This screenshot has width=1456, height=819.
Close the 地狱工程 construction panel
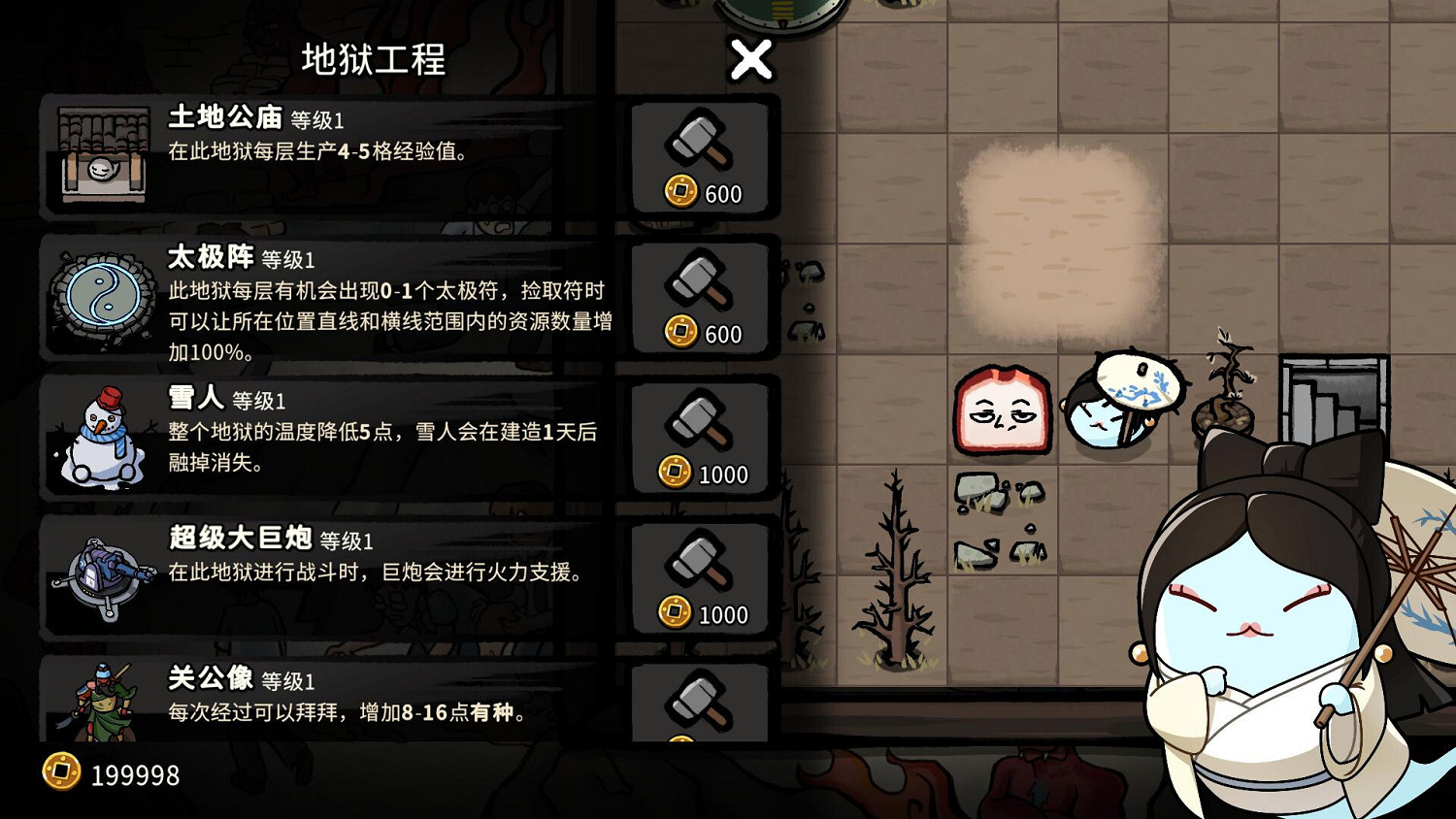[749, 58]
